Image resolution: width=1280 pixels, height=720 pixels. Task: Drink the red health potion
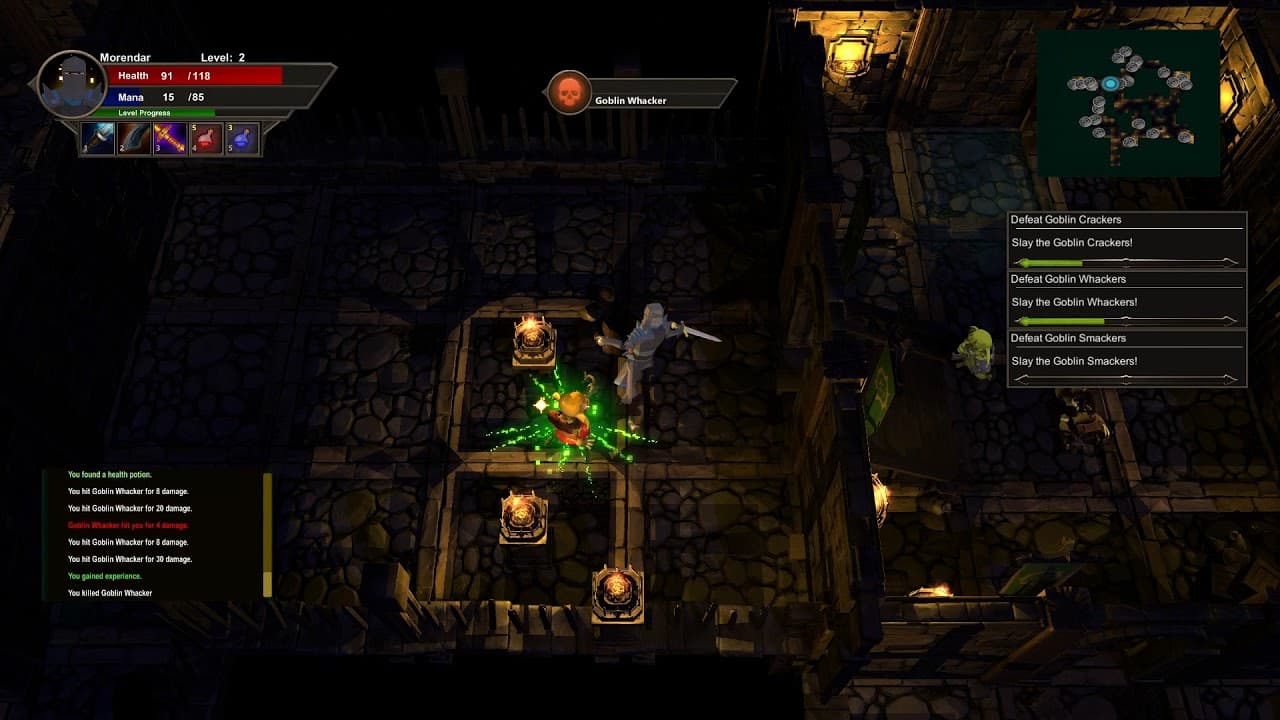[206, 138]
